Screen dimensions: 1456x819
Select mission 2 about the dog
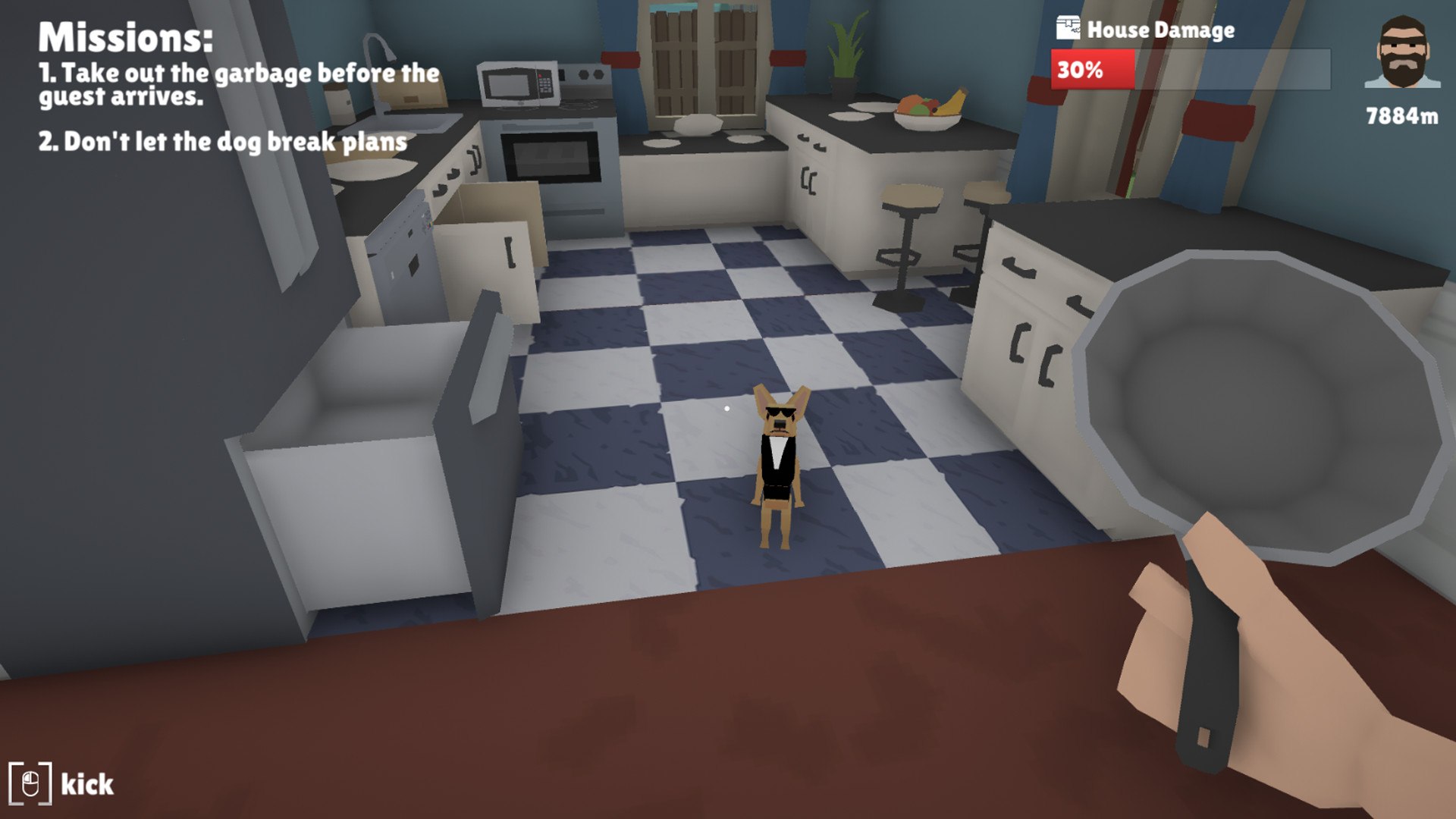point(224,140)
